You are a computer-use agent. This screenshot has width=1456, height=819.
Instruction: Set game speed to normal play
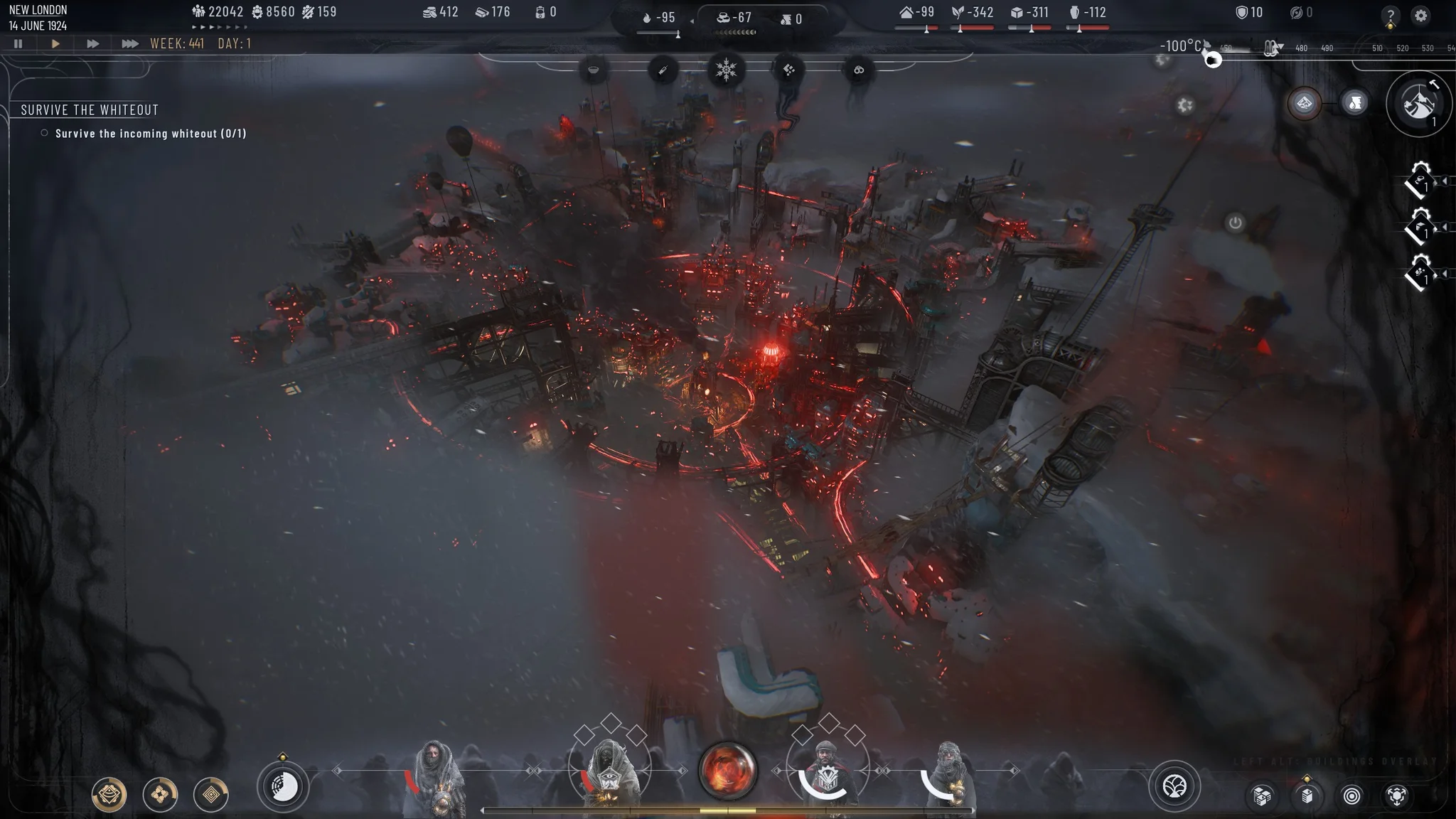tap(55, 43)
